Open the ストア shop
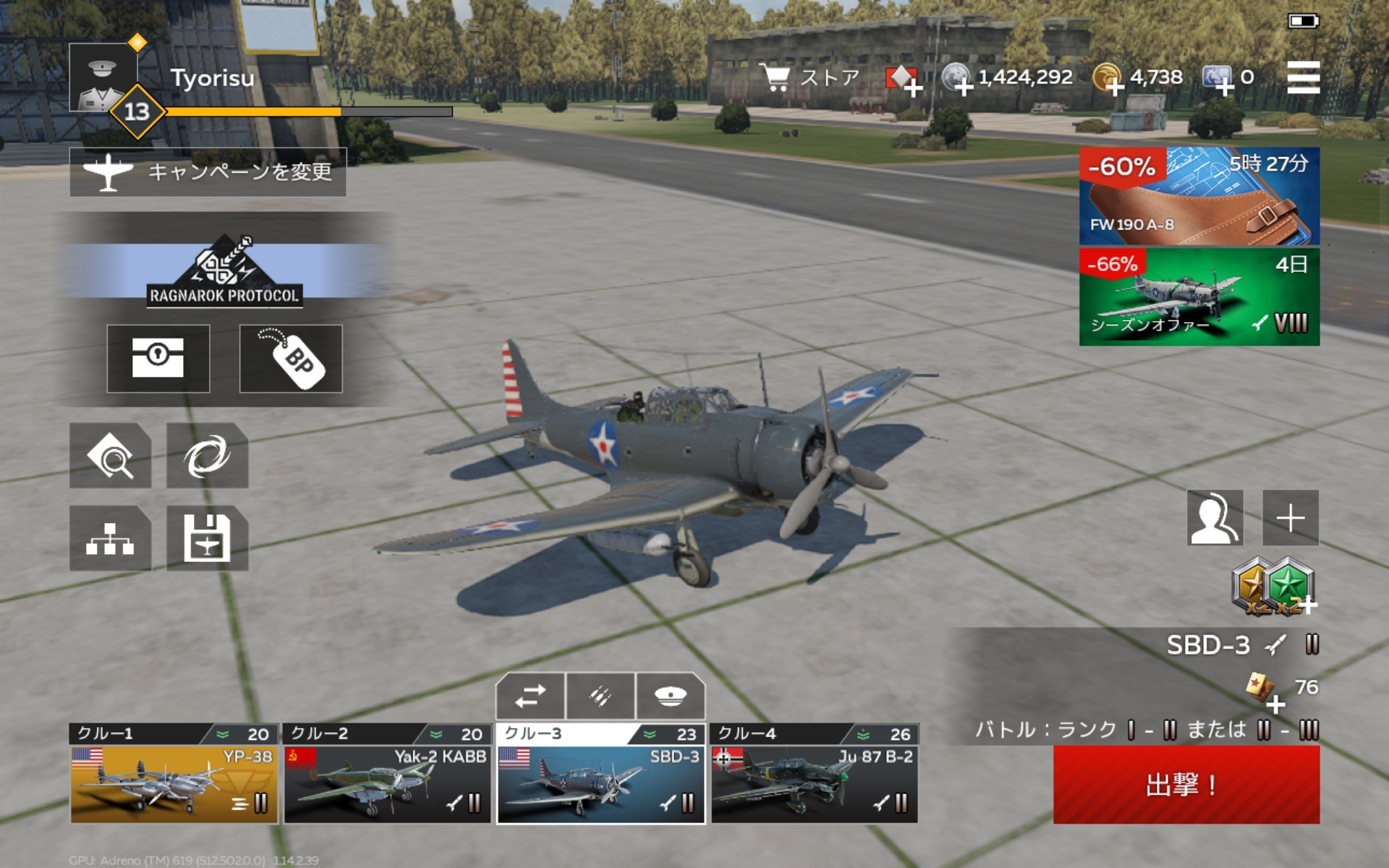The image size is (1389, 868). 810,77
